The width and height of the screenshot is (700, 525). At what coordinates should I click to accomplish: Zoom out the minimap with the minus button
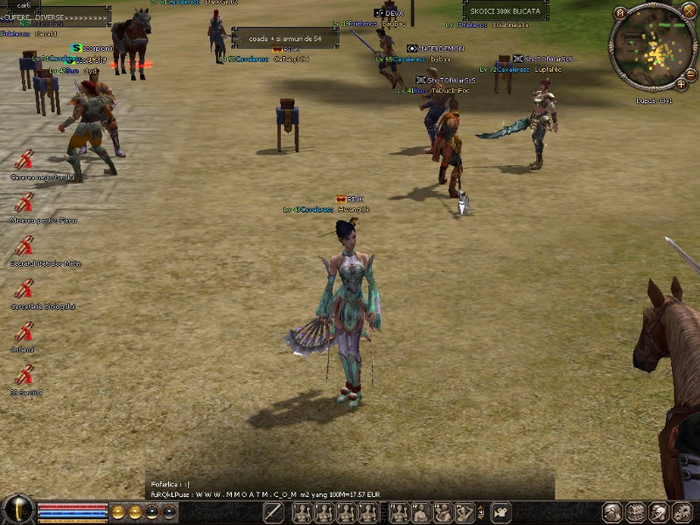coord(692,73)
